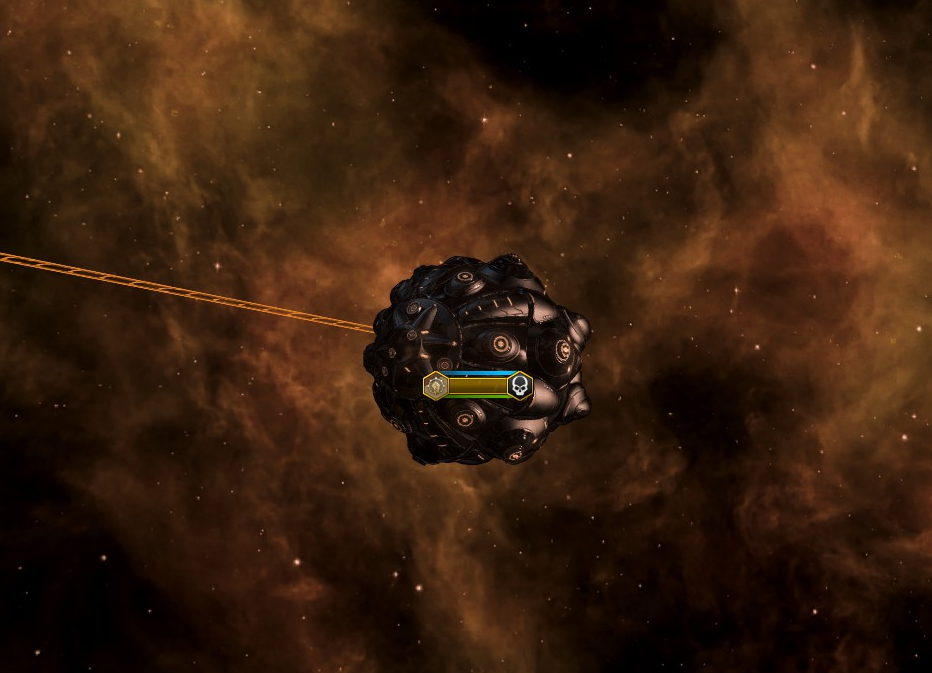Click the skull icon on the fleet banner
Screen dimensions: 932x673
coord(519,386)
